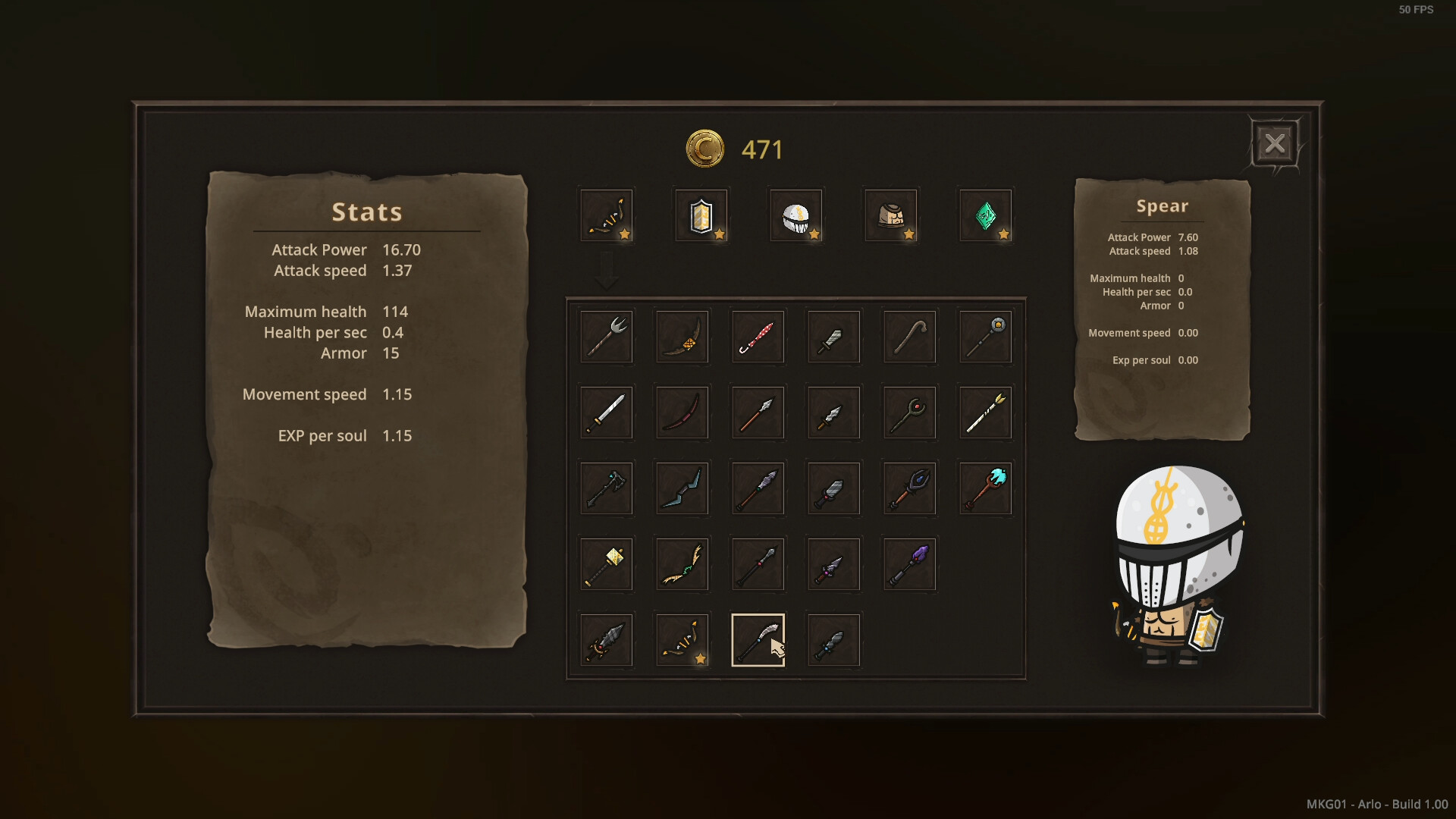
Task: Select the starred golden bow in the bottom row
Action: click(x=682, y=640)
